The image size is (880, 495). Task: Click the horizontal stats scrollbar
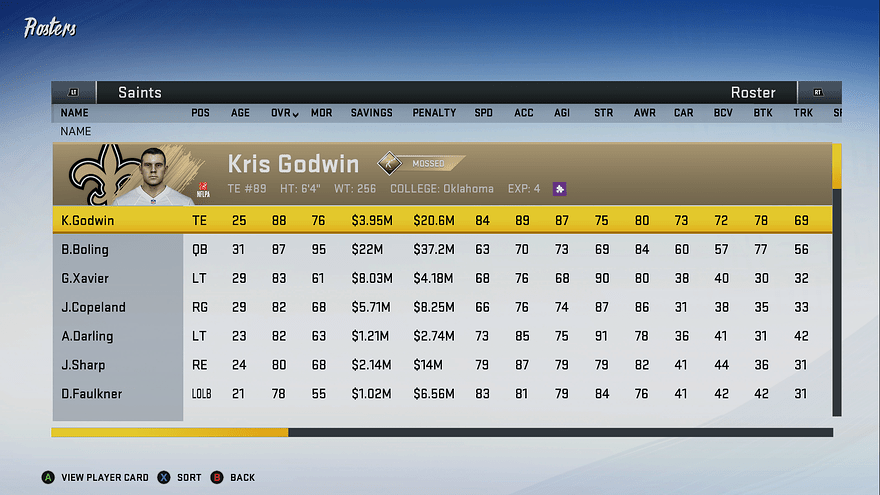[x=442, y=433]
